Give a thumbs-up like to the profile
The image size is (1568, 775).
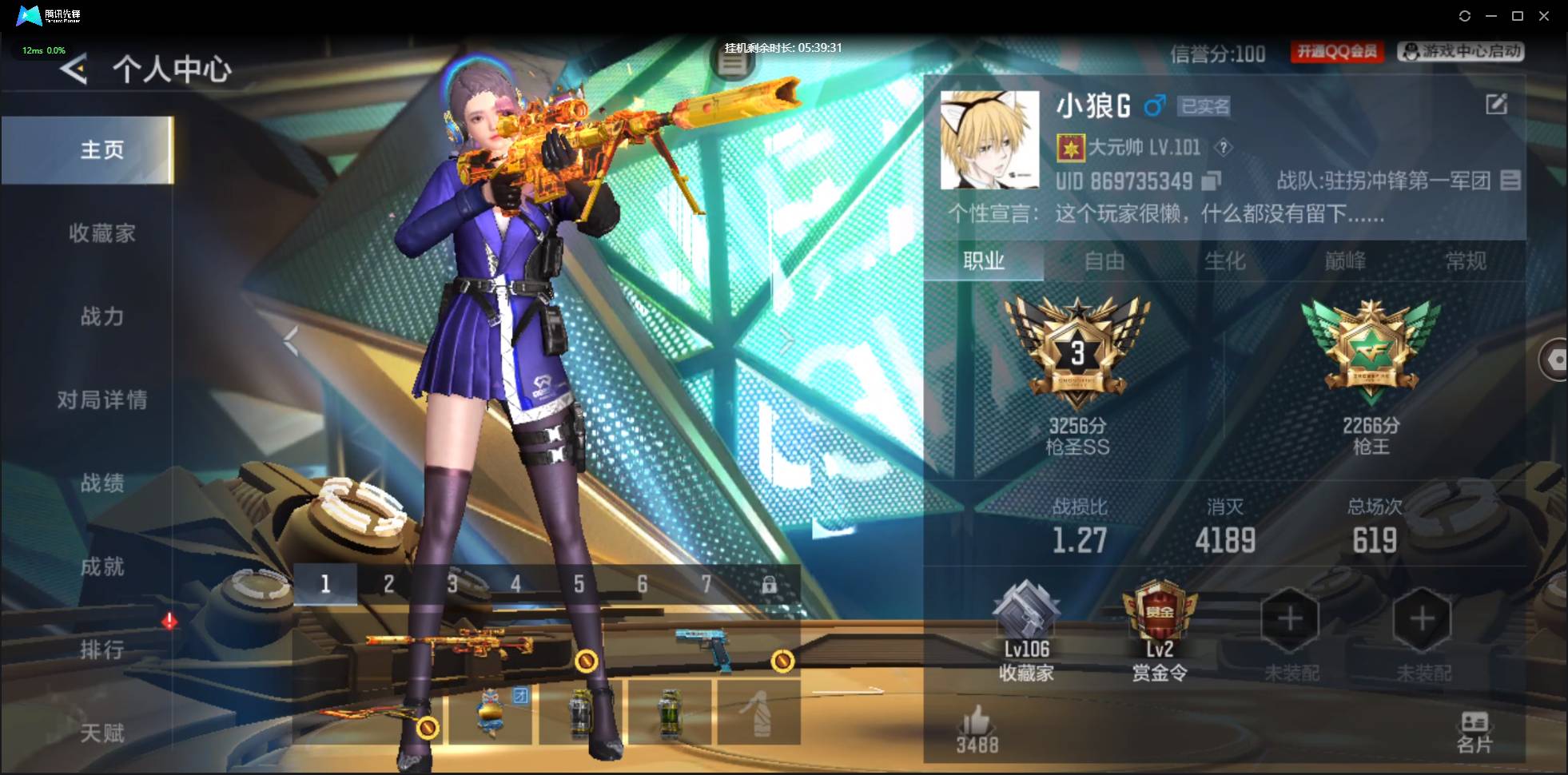977,721
